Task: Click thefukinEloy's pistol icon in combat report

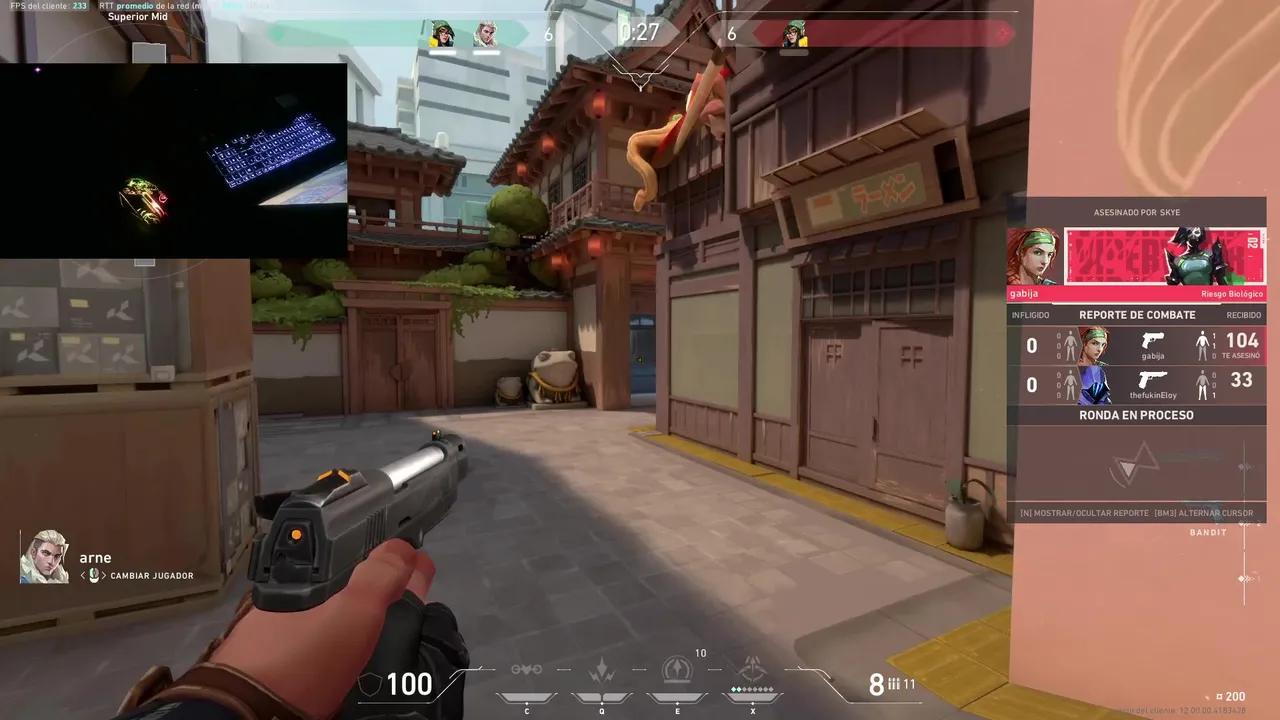Action: [1153, 381]
